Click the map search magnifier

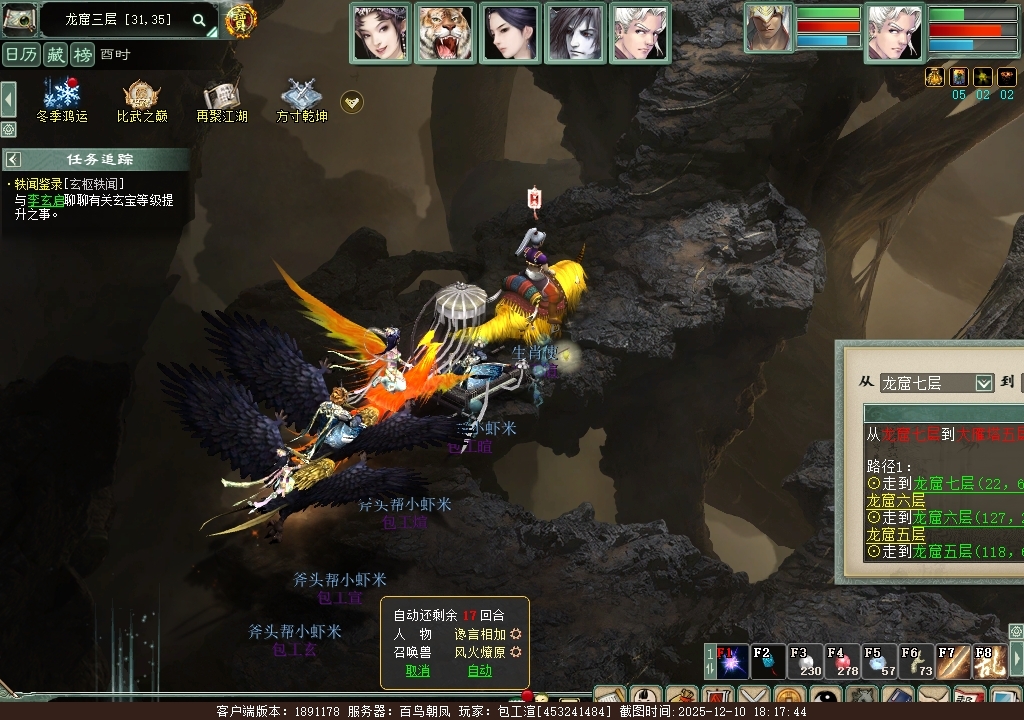(x=199, y=20)
